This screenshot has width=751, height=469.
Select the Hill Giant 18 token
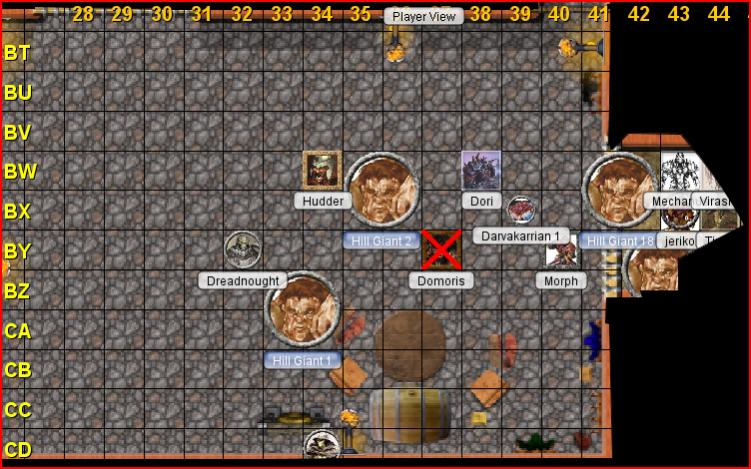point(620,190)
